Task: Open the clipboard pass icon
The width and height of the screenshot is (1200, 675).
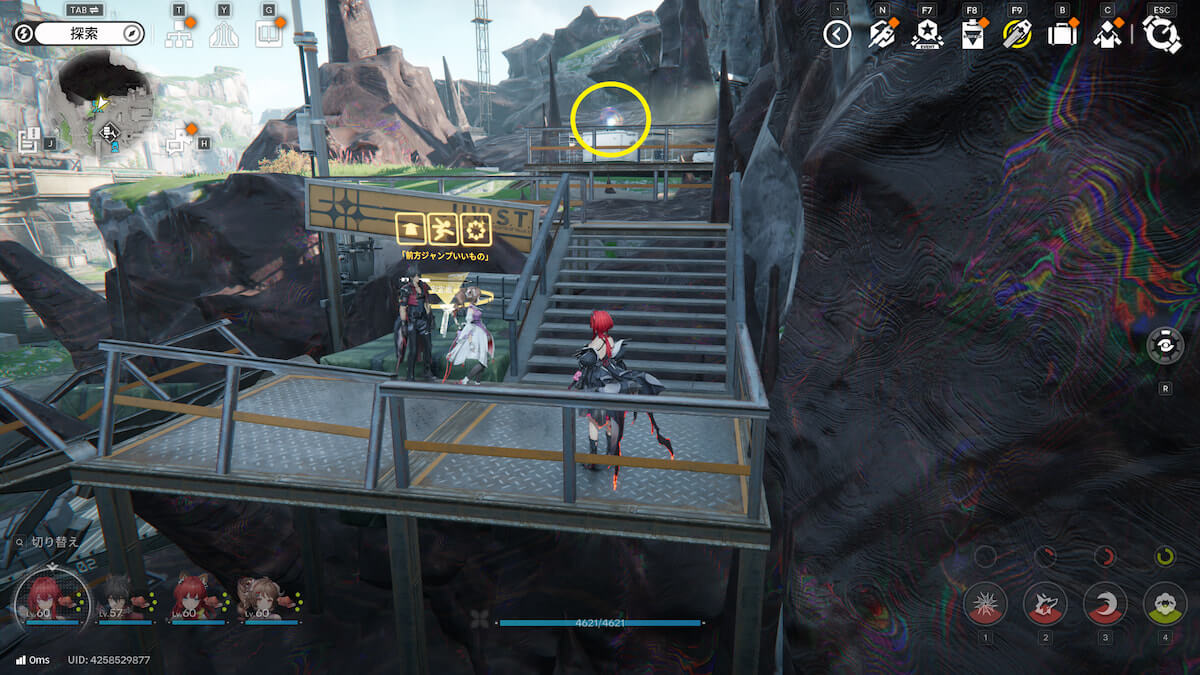Action: coord(971,35)
